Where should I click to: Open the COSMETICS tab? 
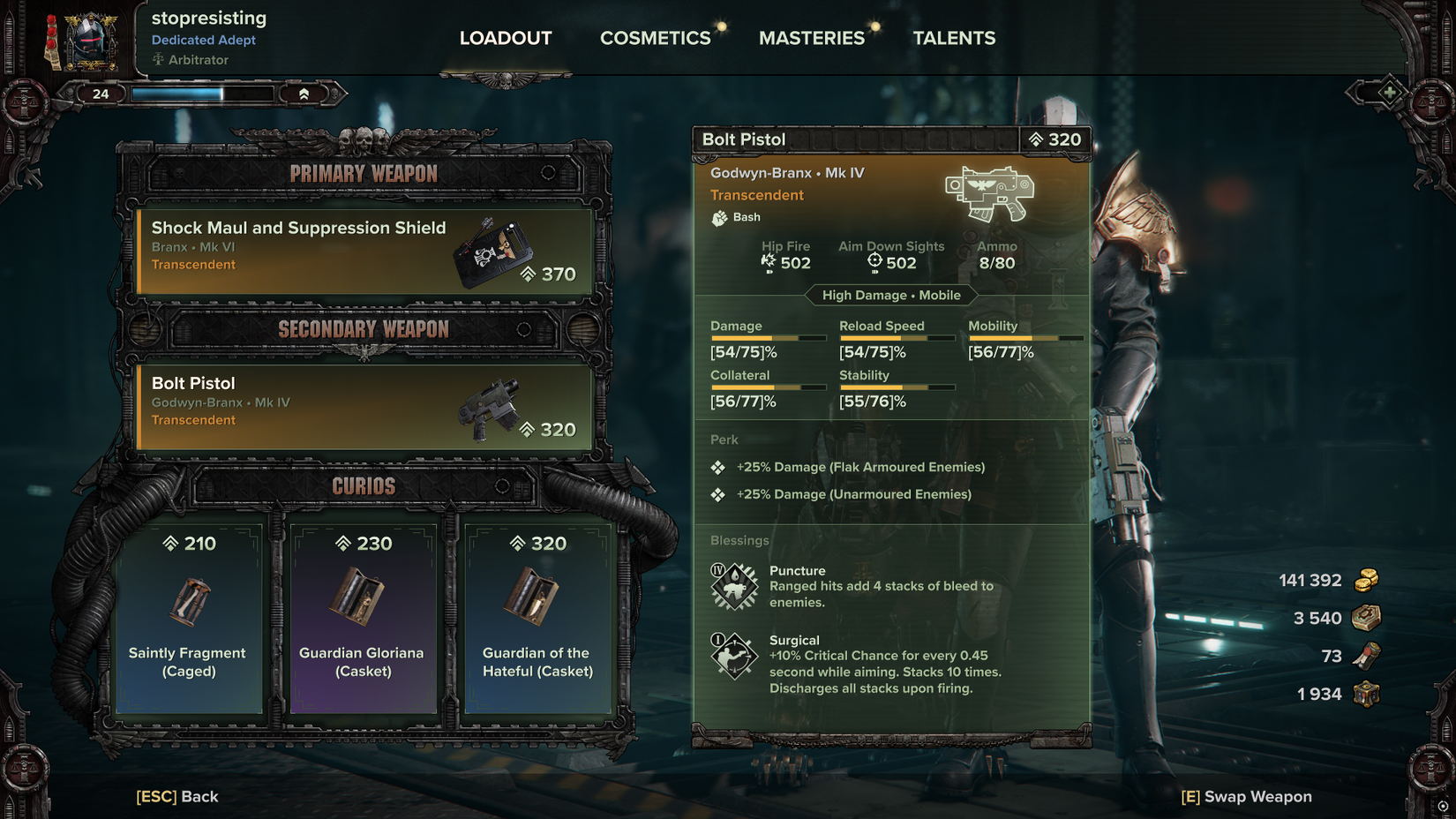(655, 38)
